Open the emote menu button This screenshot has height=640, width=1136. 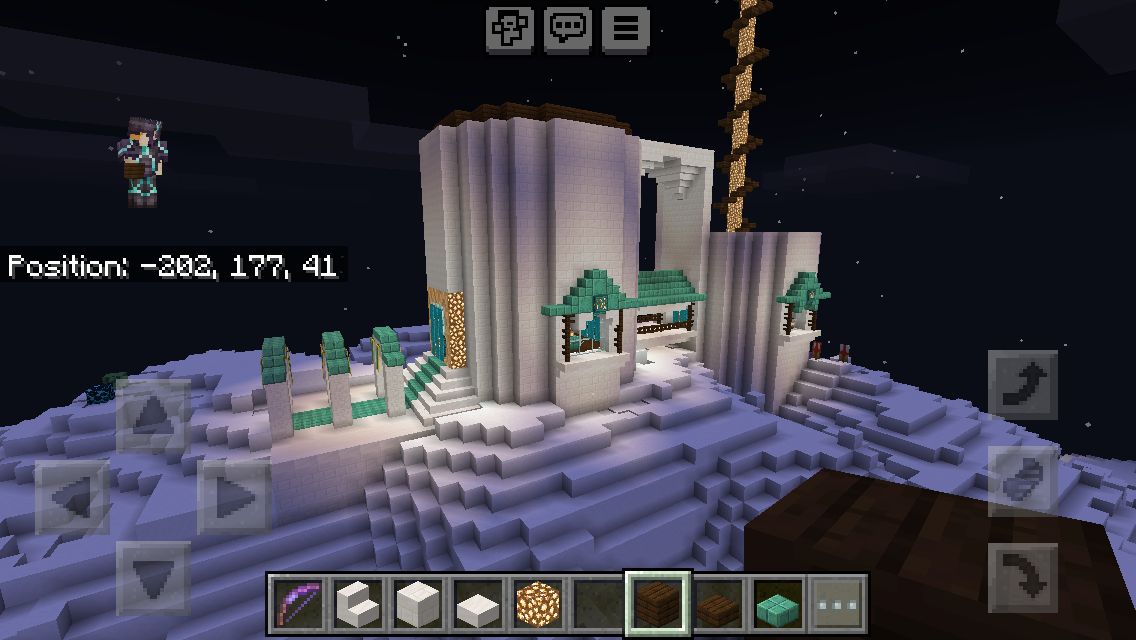pyautogui.click(x=509, y=28)
